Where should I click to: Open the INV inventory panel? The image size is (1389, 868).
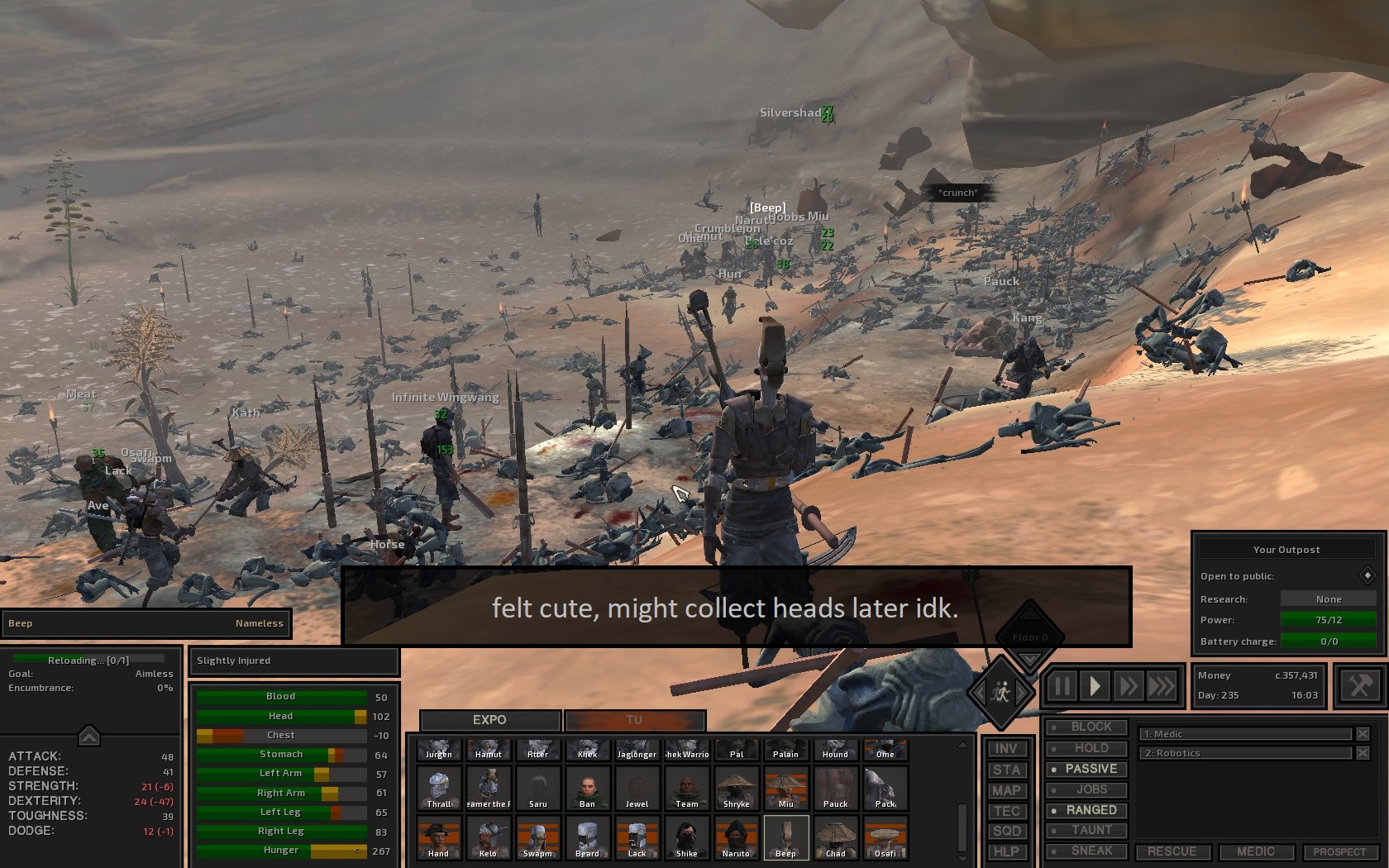coord(1006,746)
